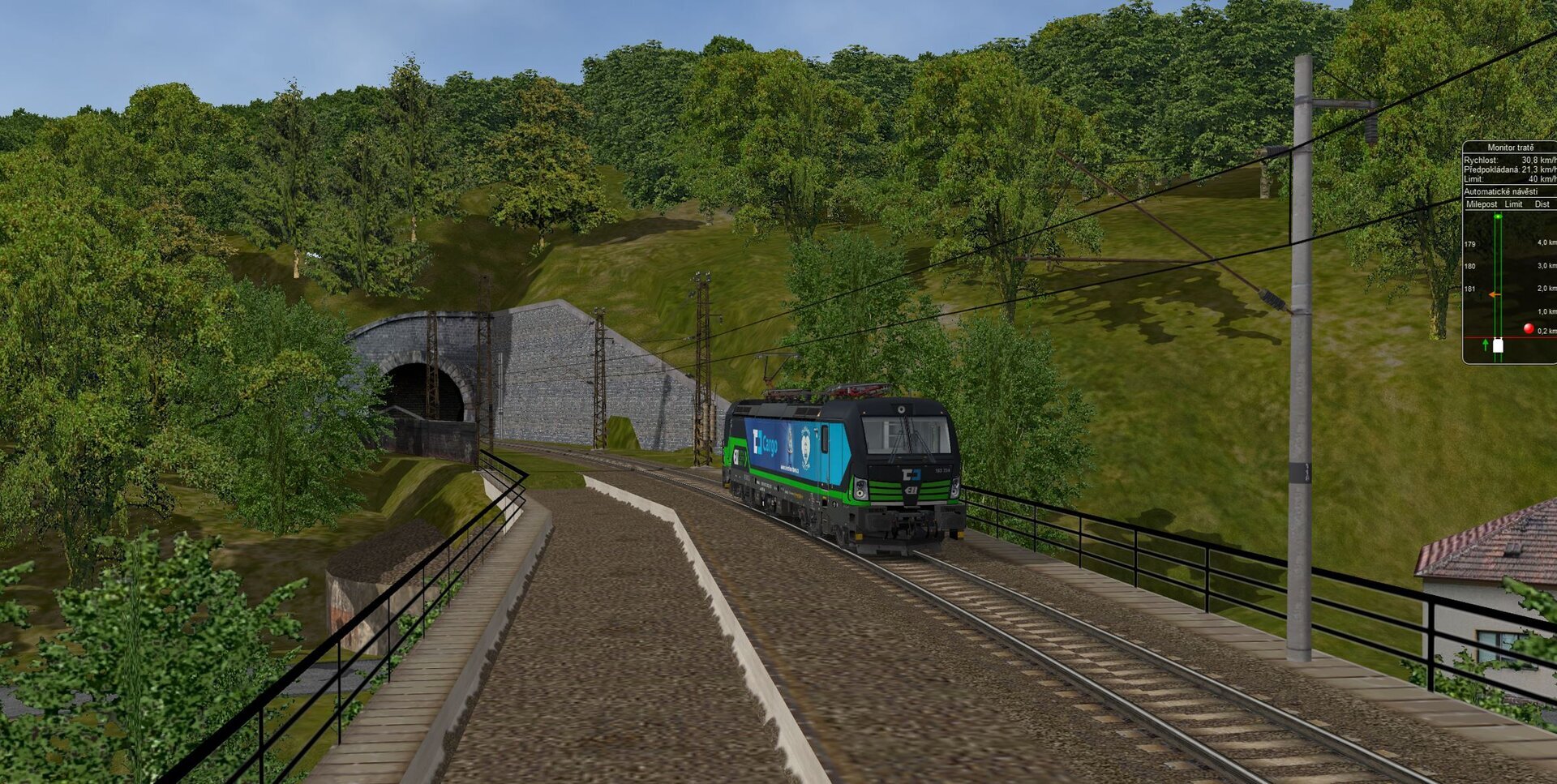This screenshot has width=1557, height=784.
Task: Click the green signal marker atop the track line
Action: tap(1497, 216)
